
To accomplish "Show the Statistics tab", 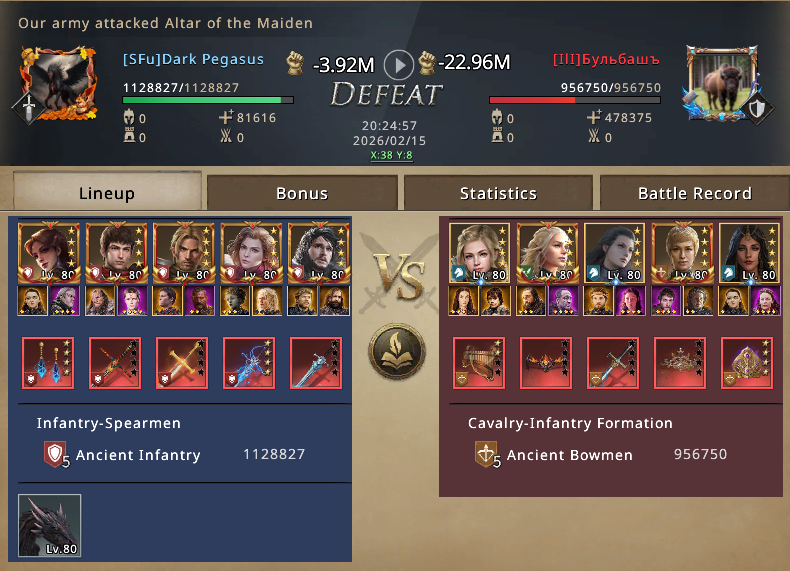I will point(498,193).
